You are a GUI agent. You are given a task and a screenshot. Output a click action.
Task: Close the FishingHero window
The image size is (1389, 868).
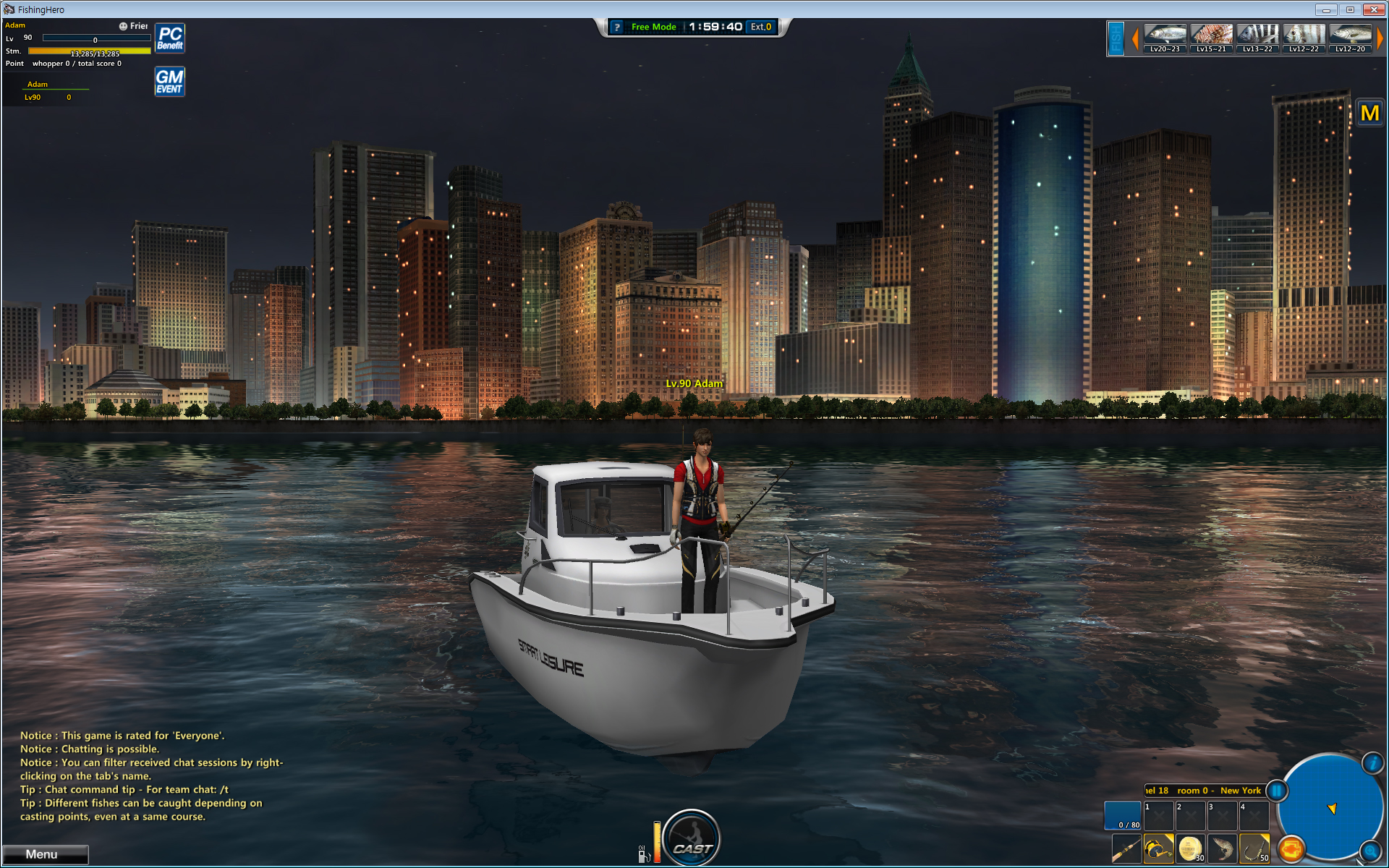(x=1373, y=9)
